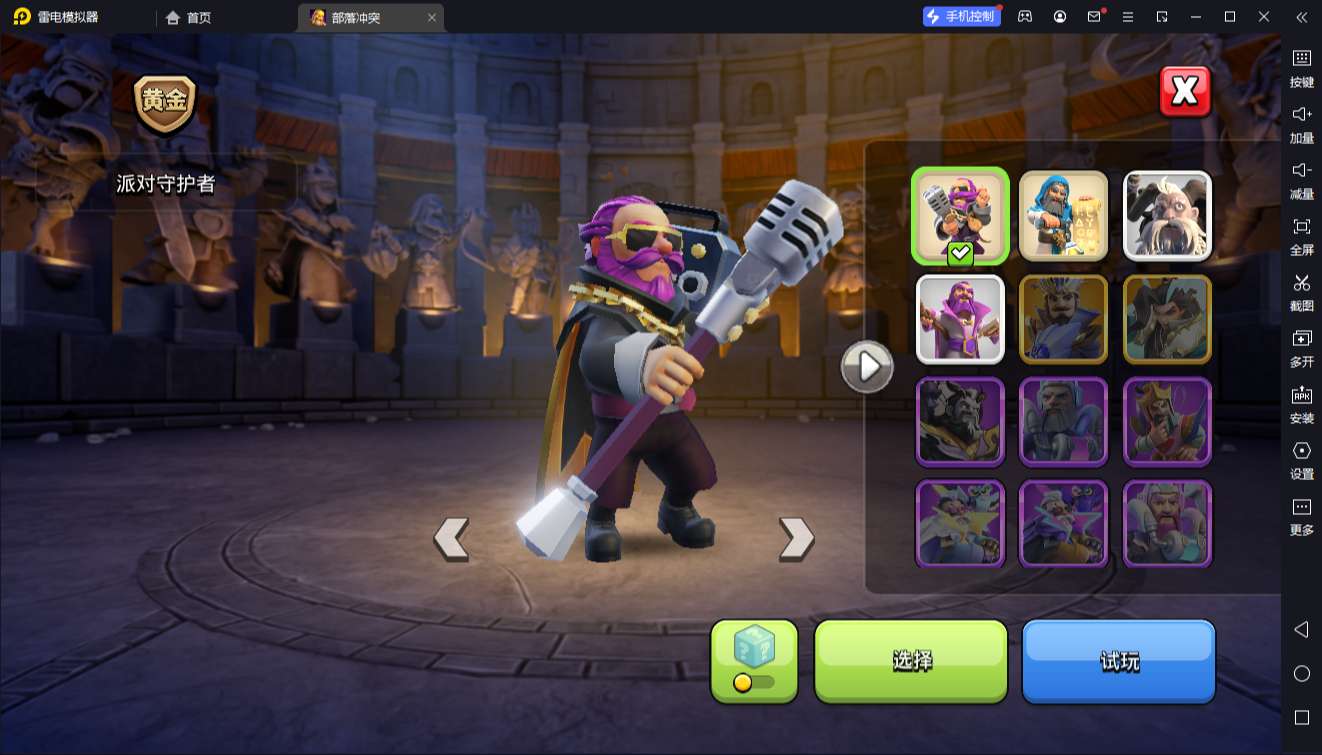
Task: Collapse skin panel with round play arrow
Action: coord(867,367)
